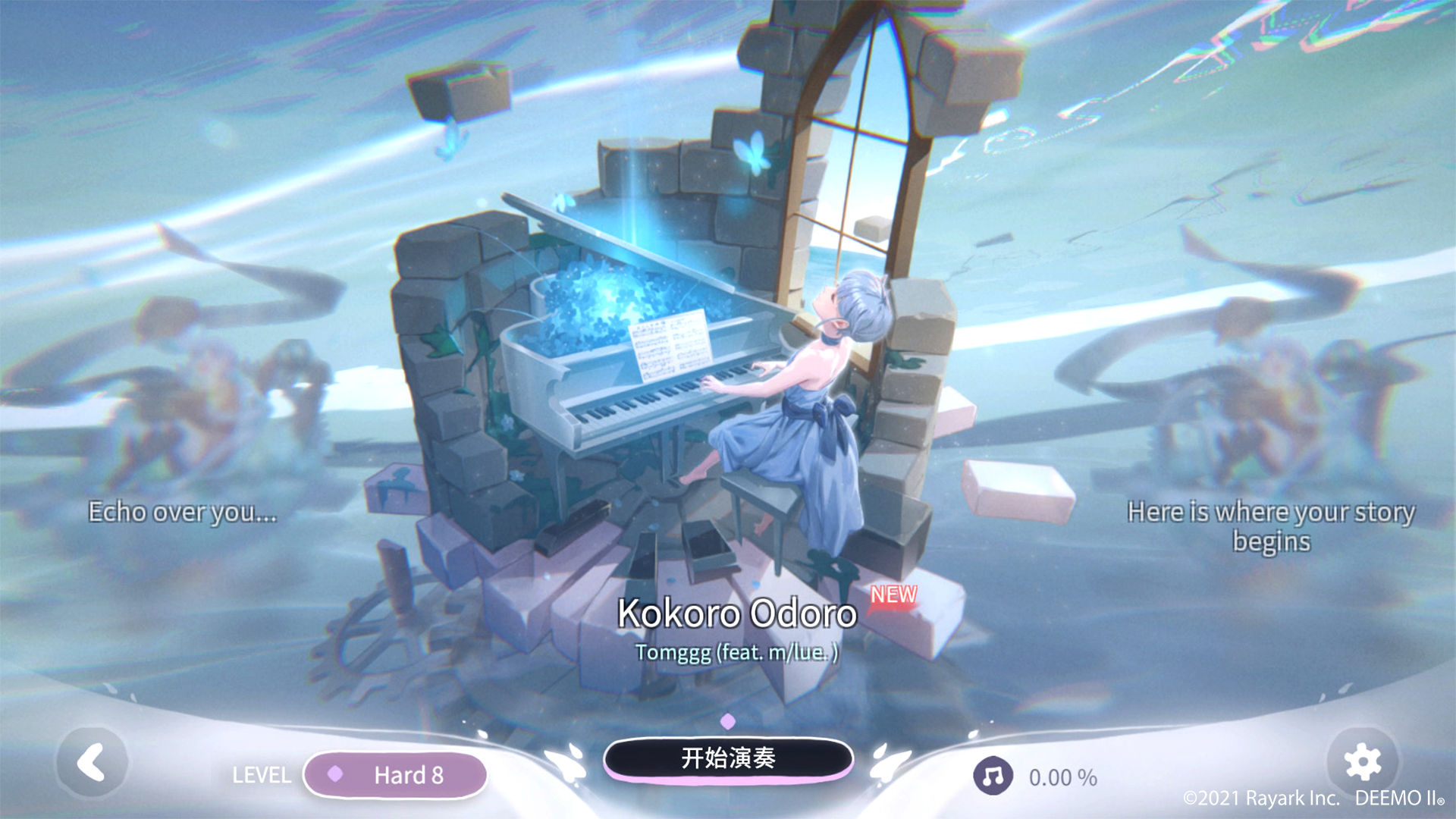1456x819 pixels.
Task: Choose the Kokoro Odoro song title
Action: (737, 613)
